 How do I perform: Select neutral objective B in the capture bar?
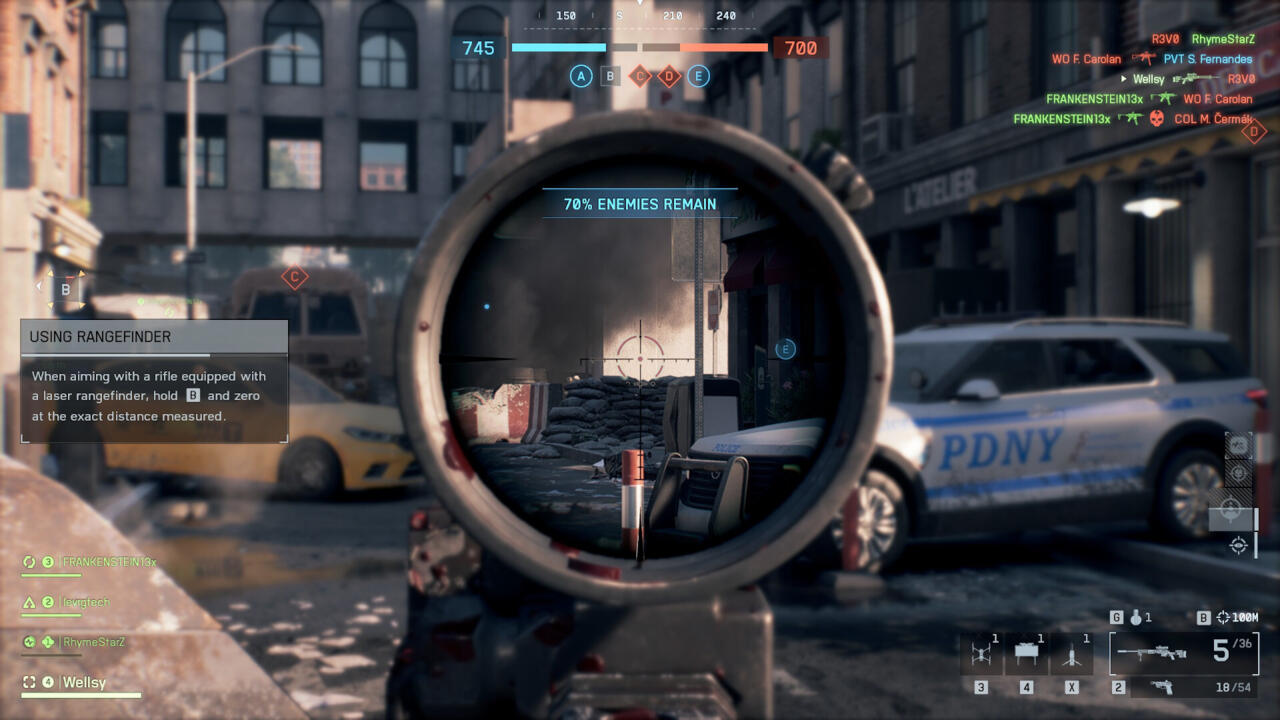[x=610, y=76]
